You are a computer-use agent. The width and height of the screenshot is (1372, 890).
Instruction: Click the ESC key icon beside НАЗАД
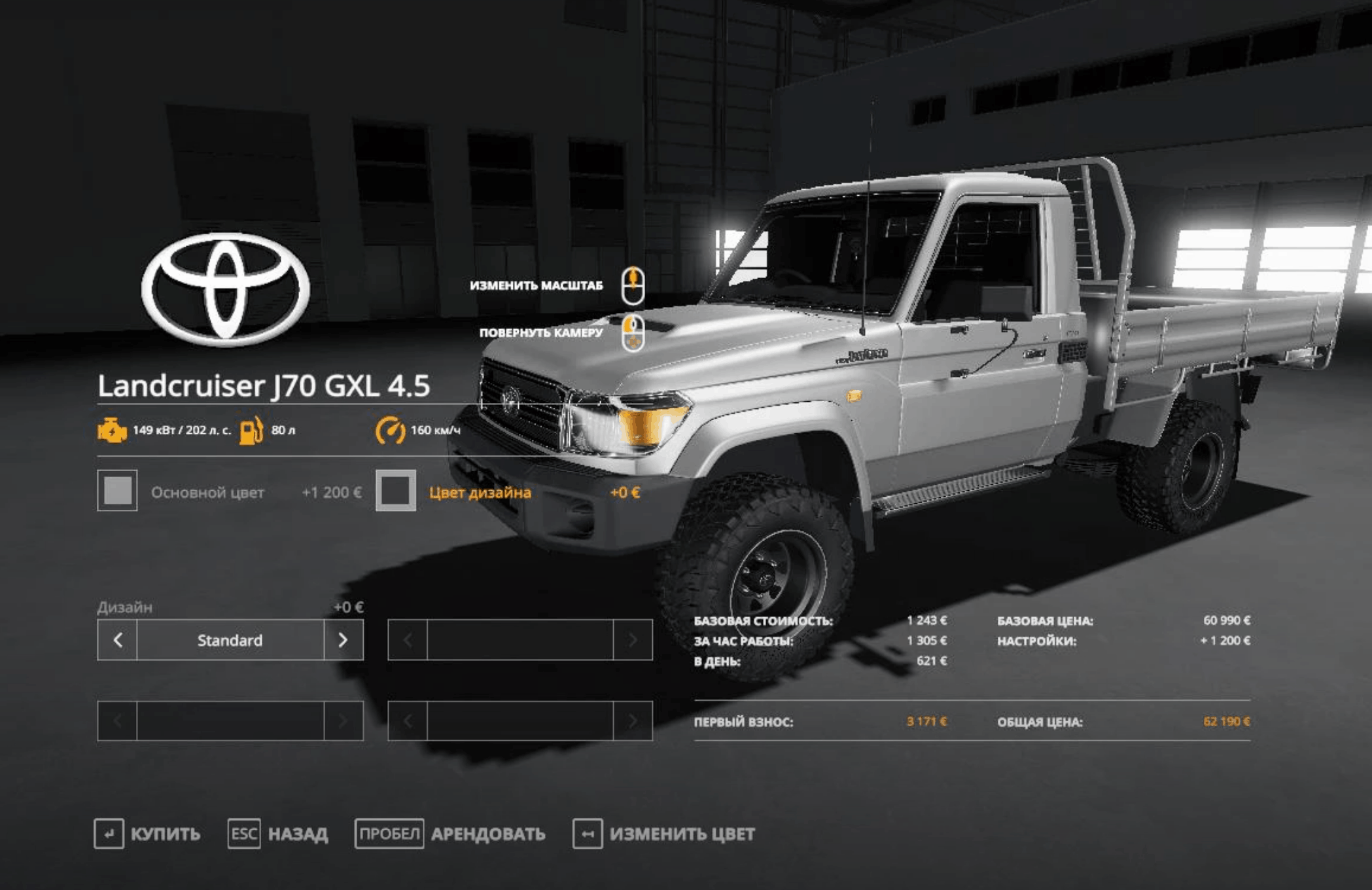243,834
